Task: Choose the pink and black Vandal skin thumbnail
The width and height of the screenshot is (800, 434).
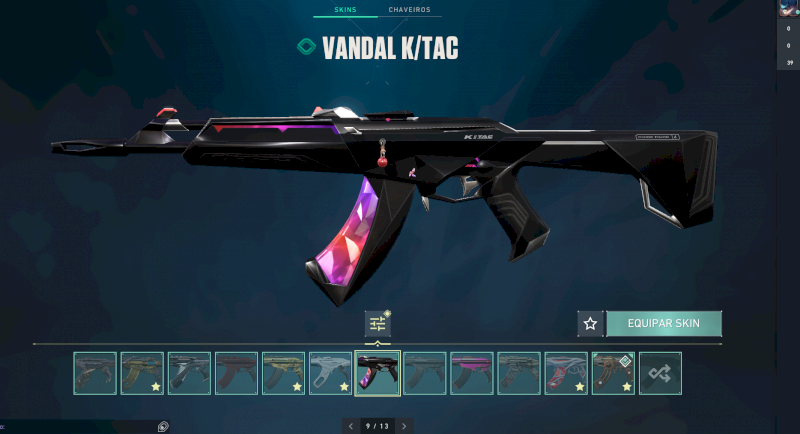Action: [472, 373]
